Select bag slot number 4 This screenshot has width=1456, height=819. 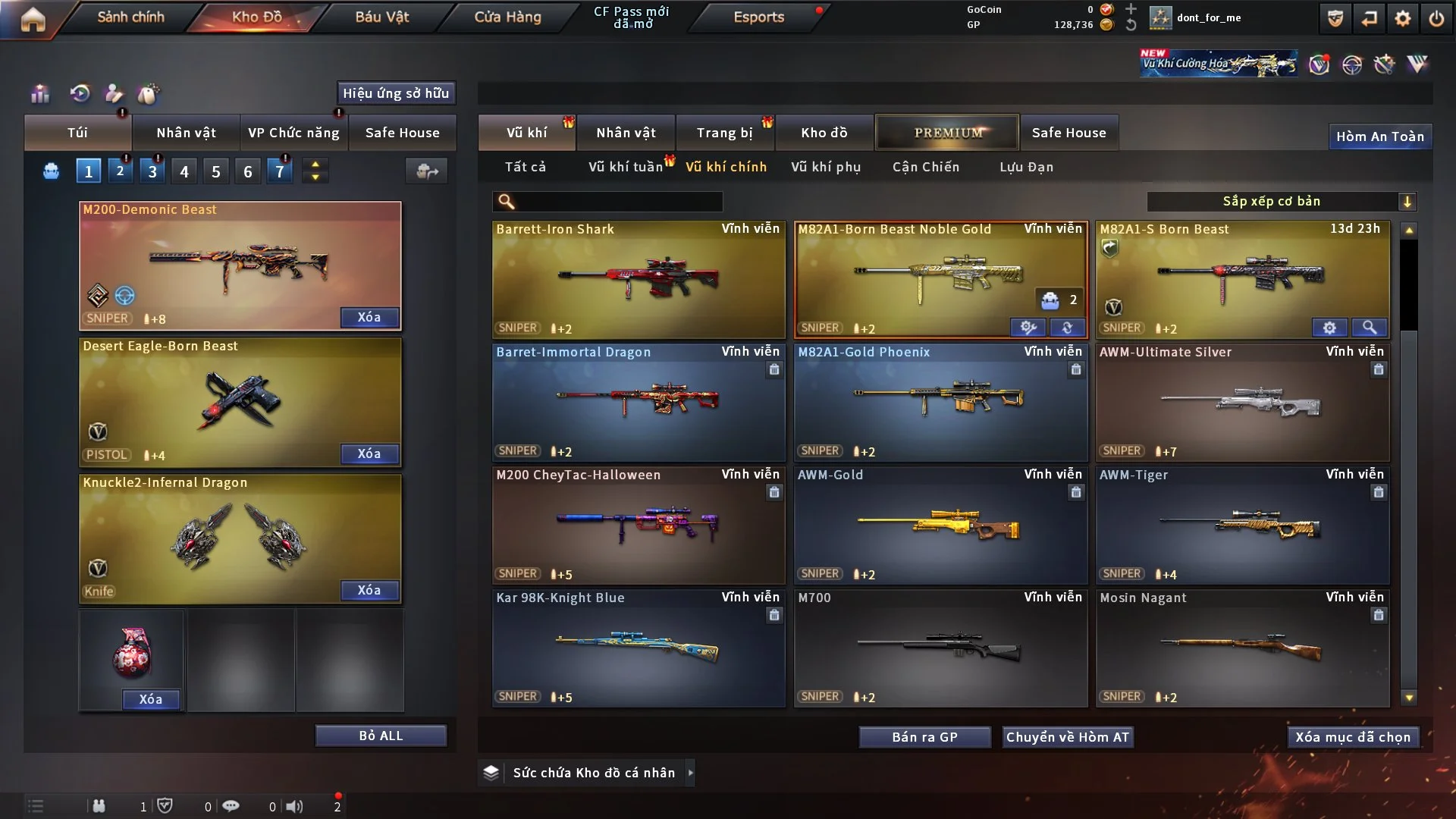tap(184, 171)
